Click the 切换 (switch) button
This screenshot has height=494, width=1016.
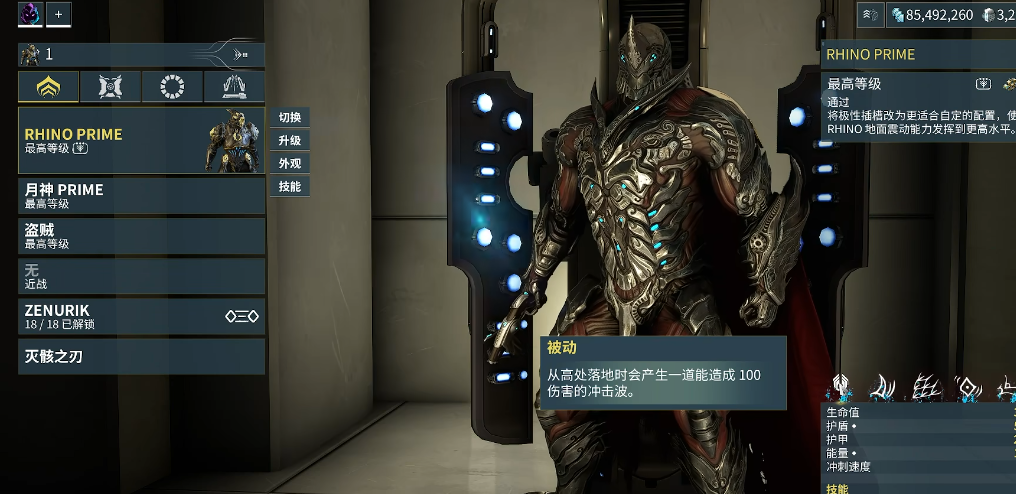289,117
